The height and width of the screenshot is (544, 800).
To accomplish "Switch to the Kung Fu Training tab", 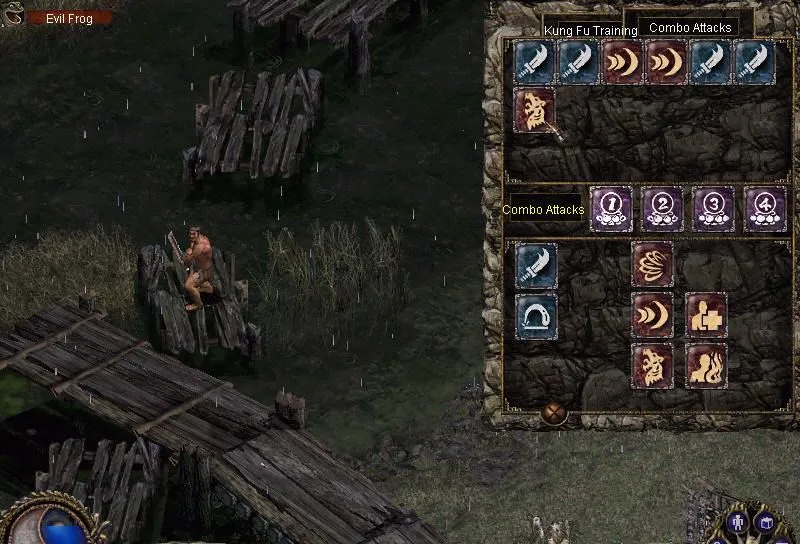I will coord(590,31).
